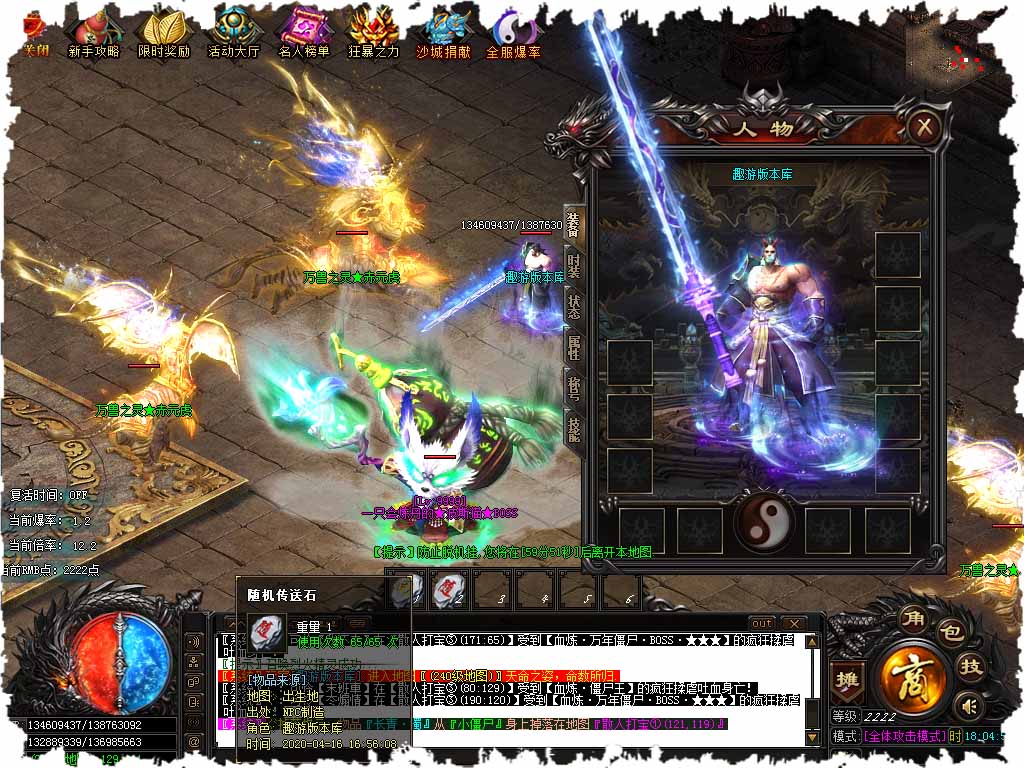Viewport: 1024px width, 768px height.
Task: Open the 状态 status tab
Action: pyautogui.click(x=574, y=307)
